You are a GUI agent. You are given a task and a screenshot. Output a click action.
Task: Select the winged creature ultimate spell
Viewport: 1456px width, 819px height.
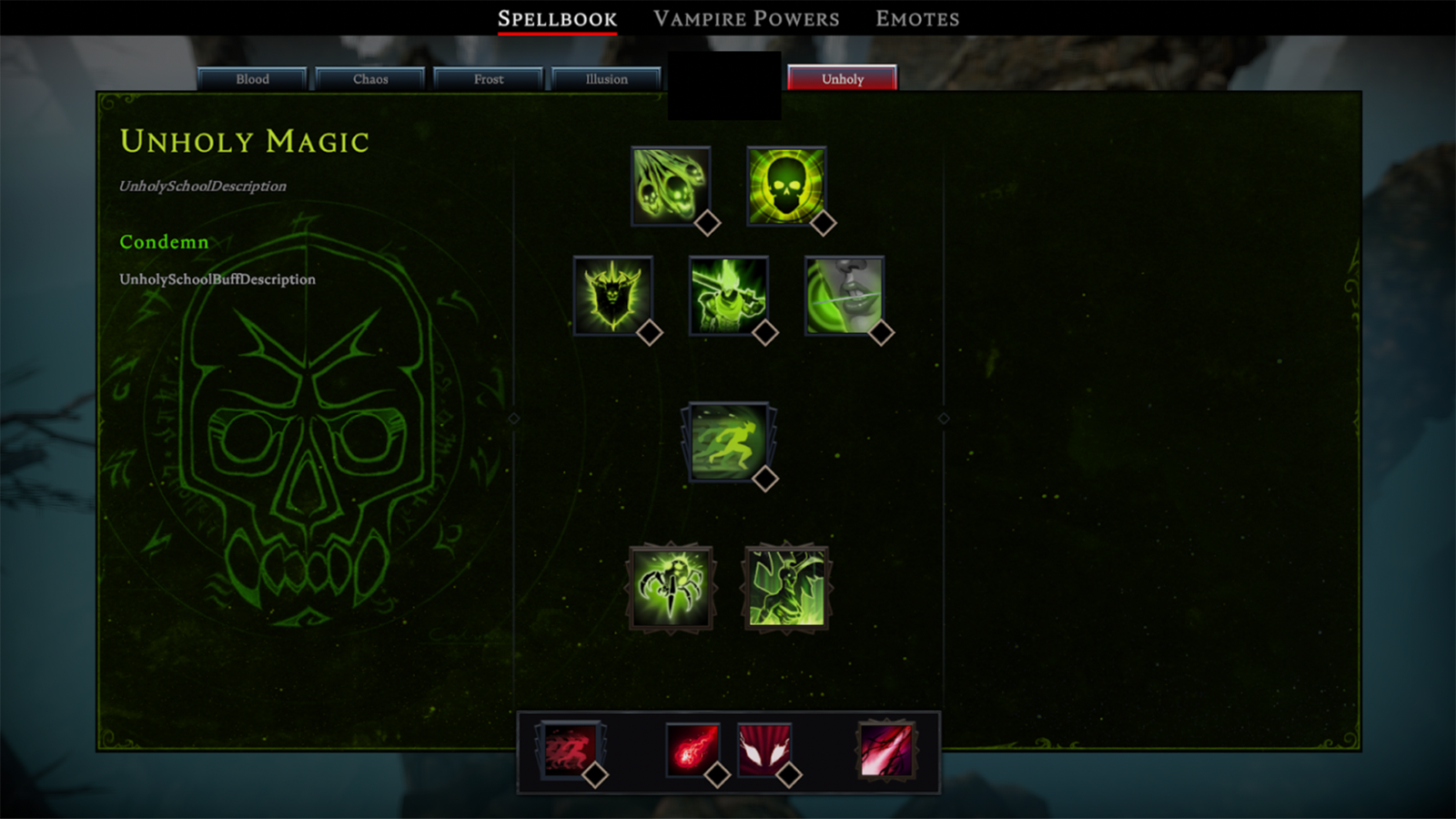(x=786, y=588)
